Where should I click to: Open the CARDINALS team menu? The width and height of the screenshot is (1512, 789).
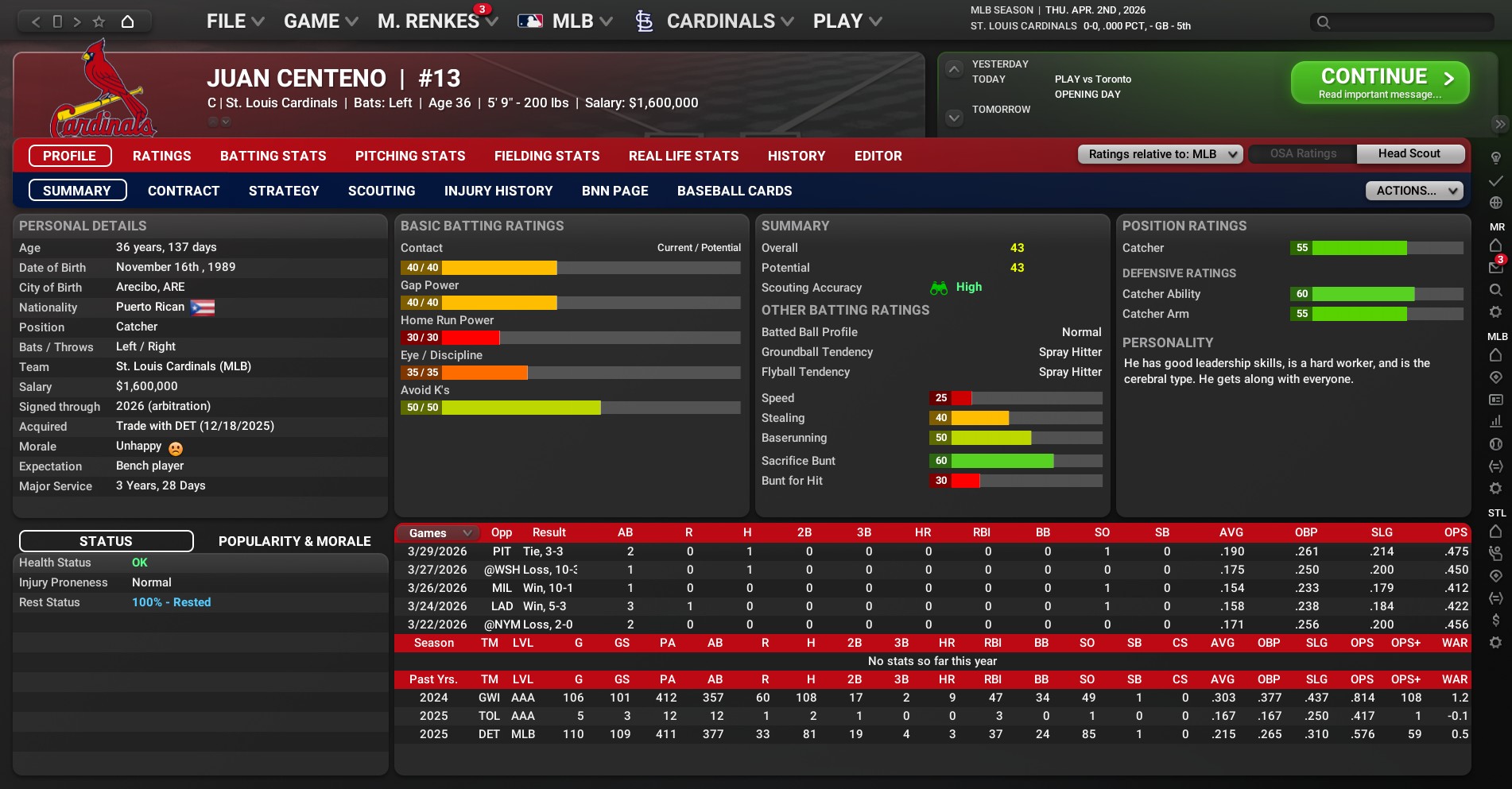[x=719, y=21]
